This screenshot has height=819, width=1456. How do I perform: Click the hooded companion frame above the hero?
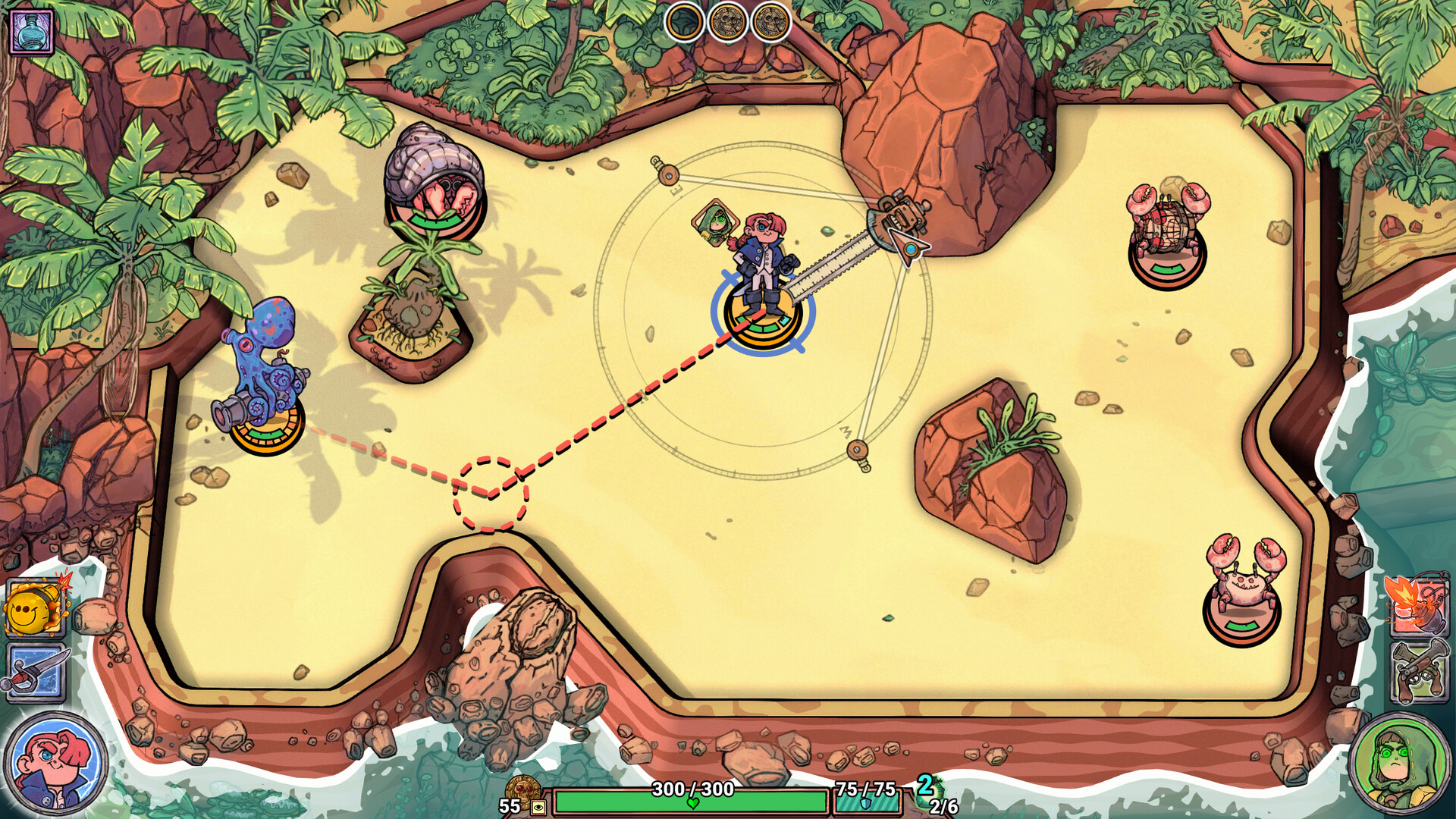(716, 224)
